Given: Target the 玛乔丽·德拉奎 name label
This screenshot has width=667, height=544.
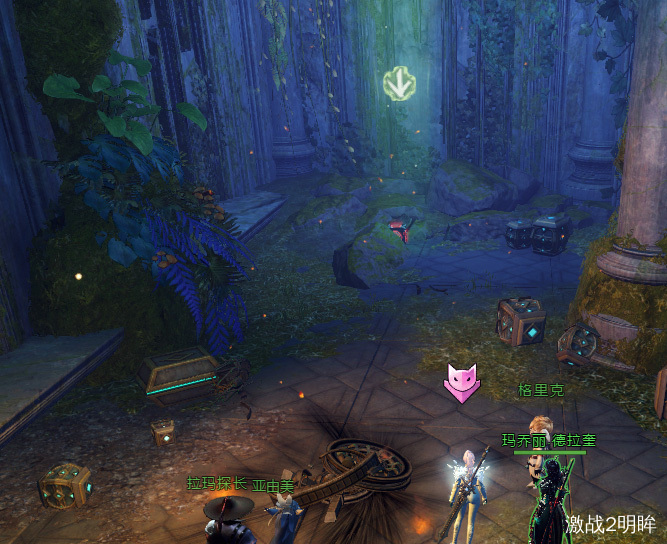Looking at the screenshot, I should (548, 440).
